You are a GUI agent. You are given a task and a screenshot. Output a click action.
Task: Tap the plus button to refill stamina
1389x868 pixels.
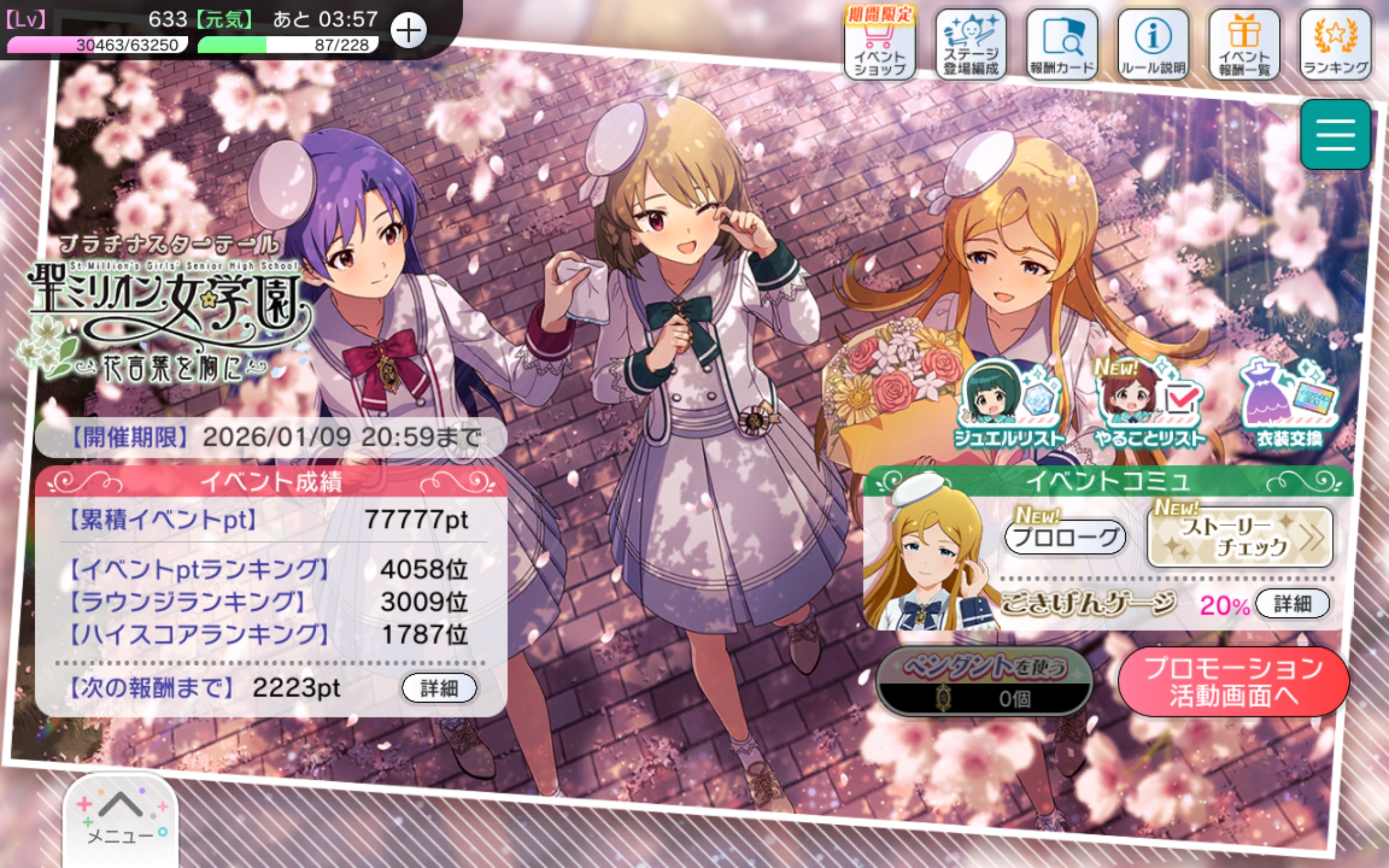[x=408, y=30]
